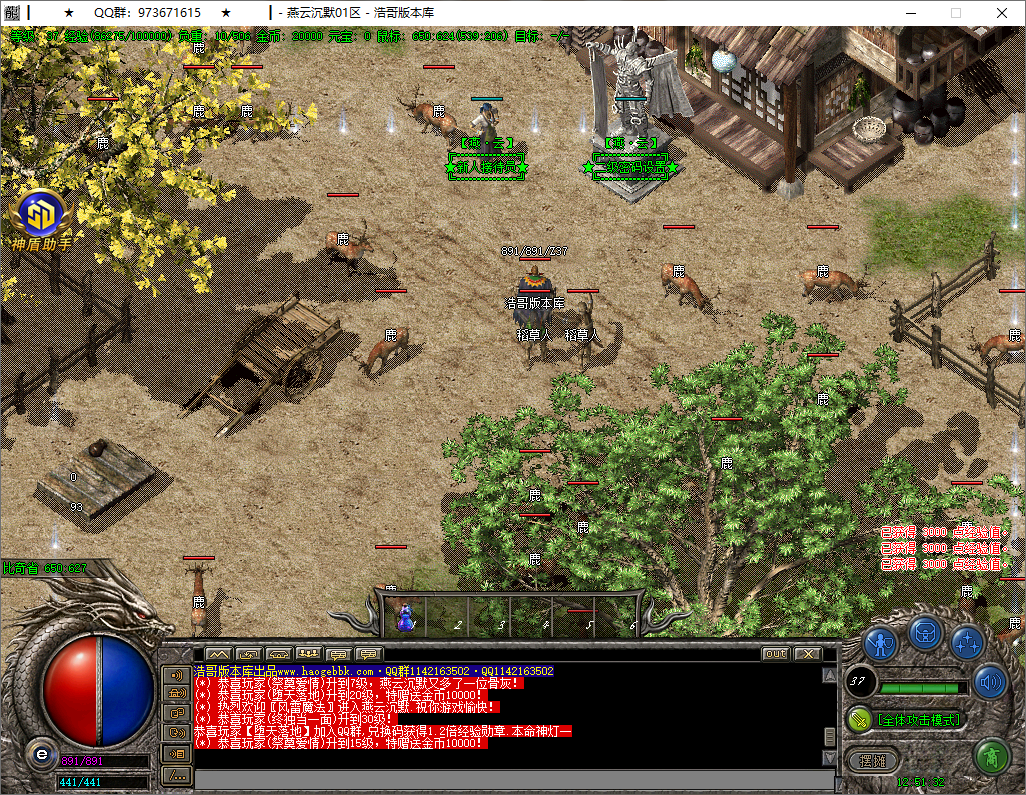Close the game with the chat-bar X button
This screenshot has height=795, width=1026.
coord(807,654)
